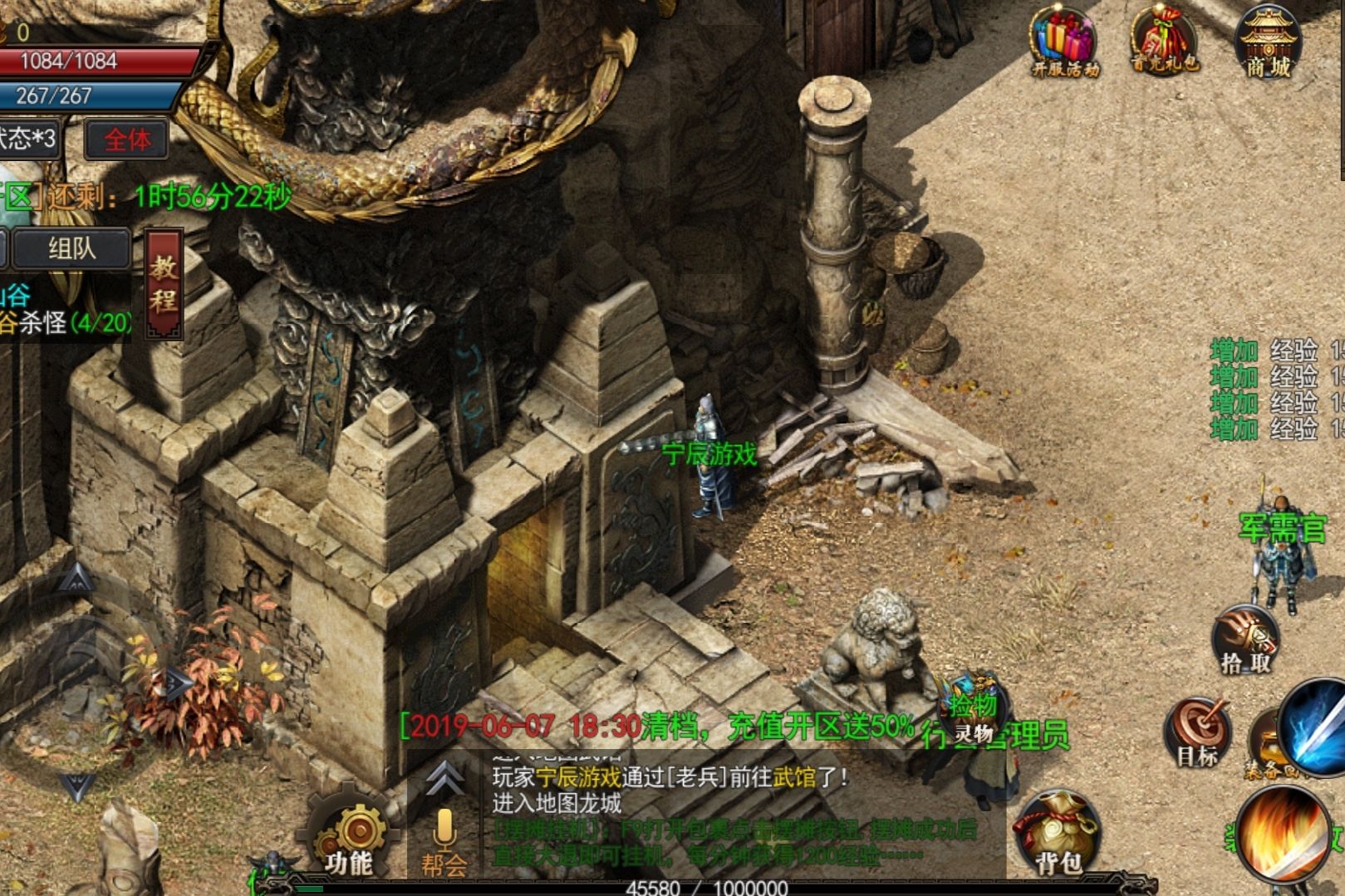Tap the 帮会 microphone voice button
Viewport: 1345px width, 896px height.
pos(444,840)
